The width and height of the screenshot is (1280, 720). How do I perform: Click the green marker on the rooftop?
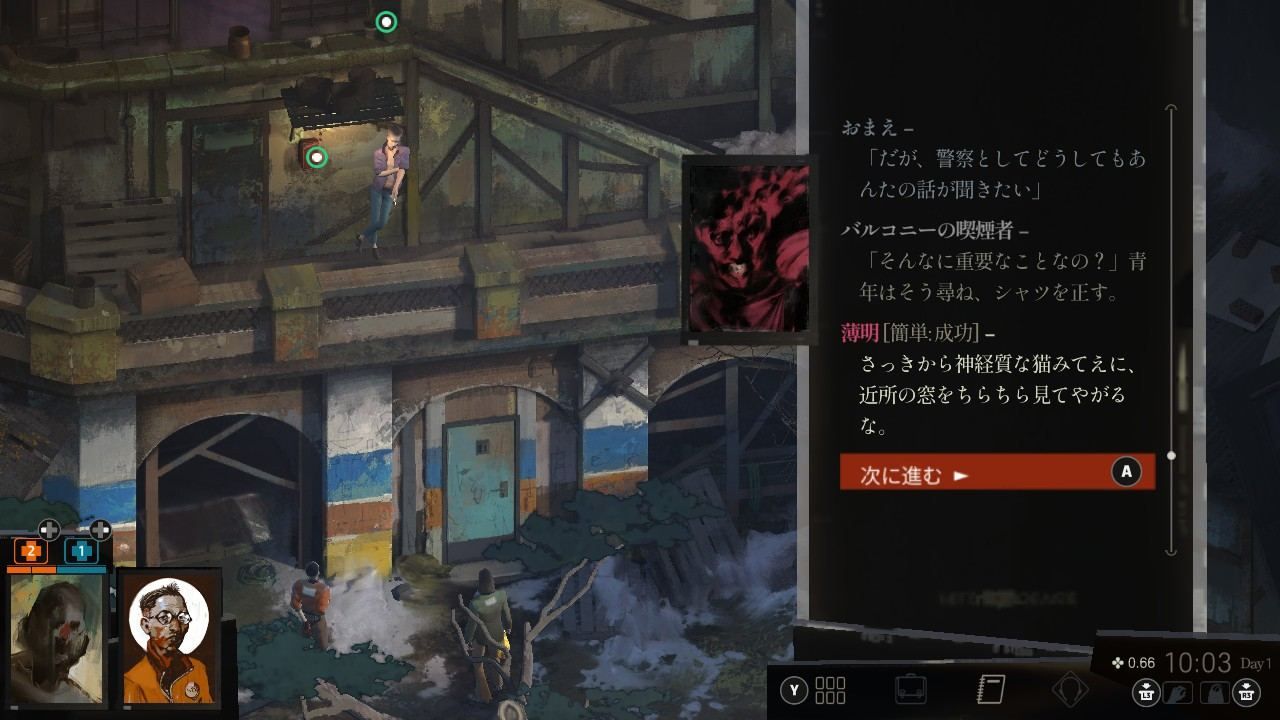[386, 20]
